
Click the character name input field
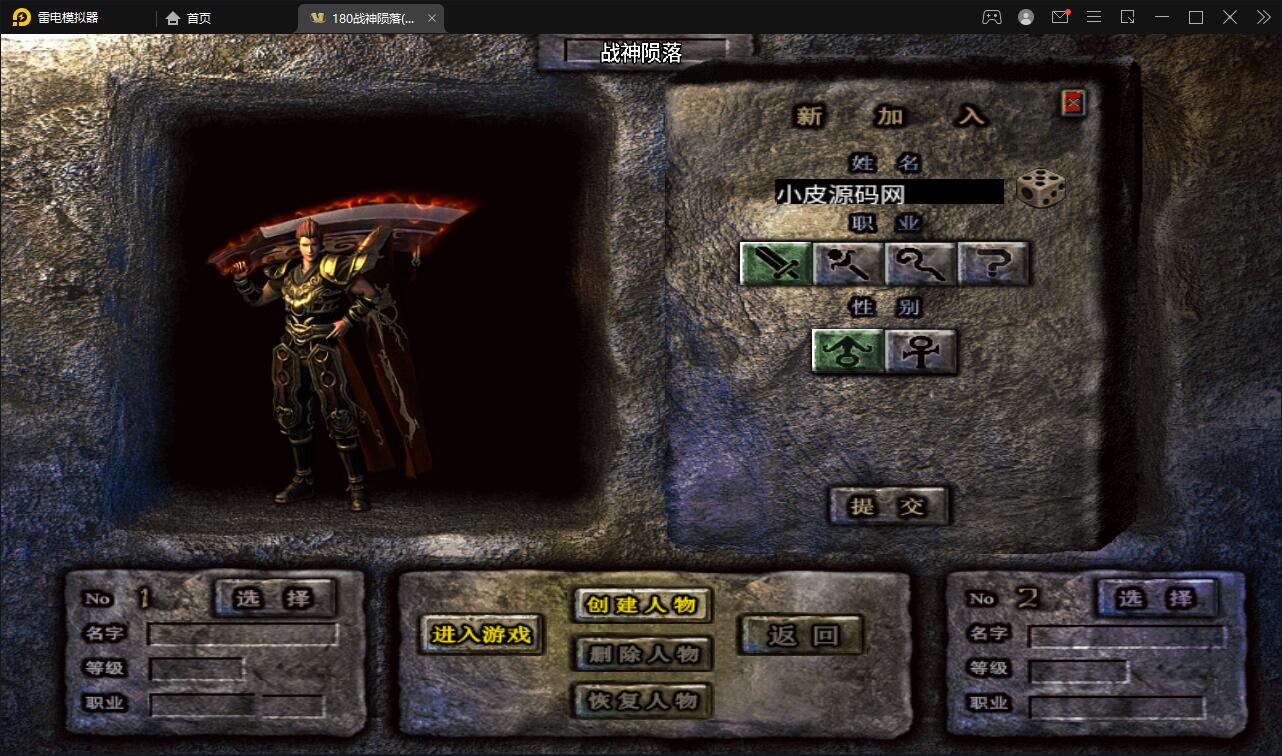click(x=888, y=192)
